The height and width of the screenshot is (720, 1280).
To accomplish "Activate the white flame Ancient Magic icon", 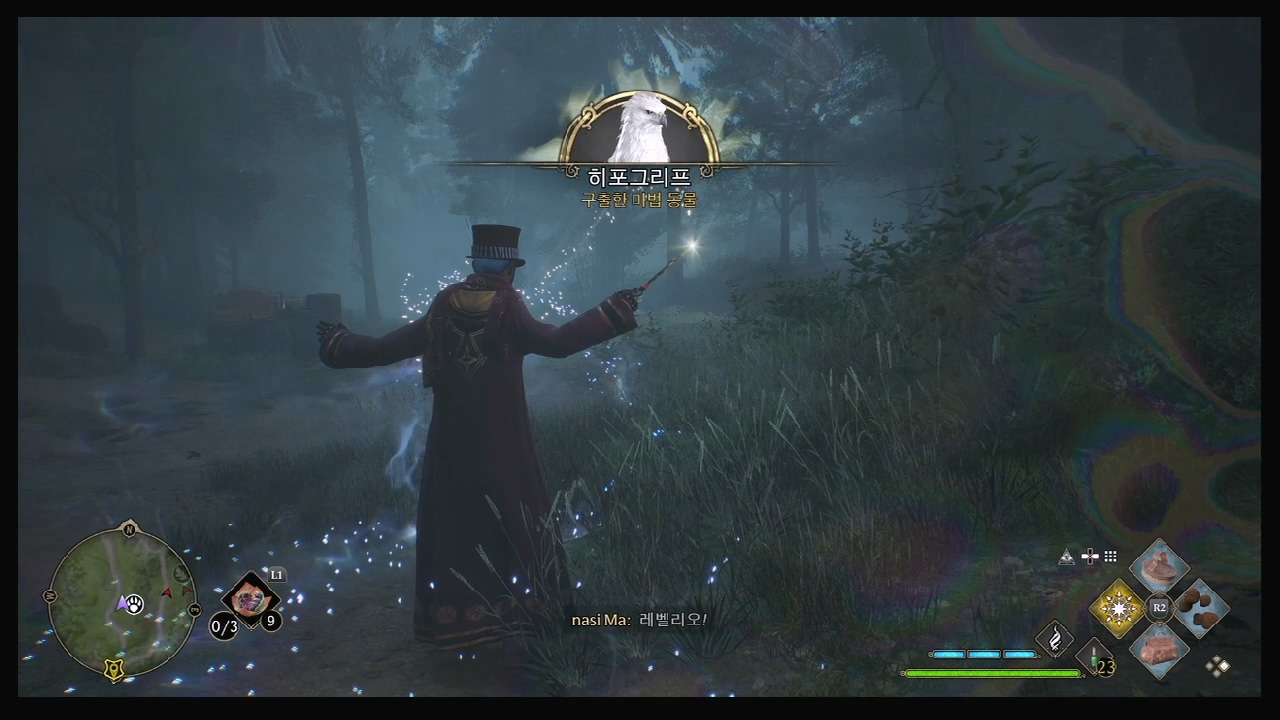I will [1054, 638].
